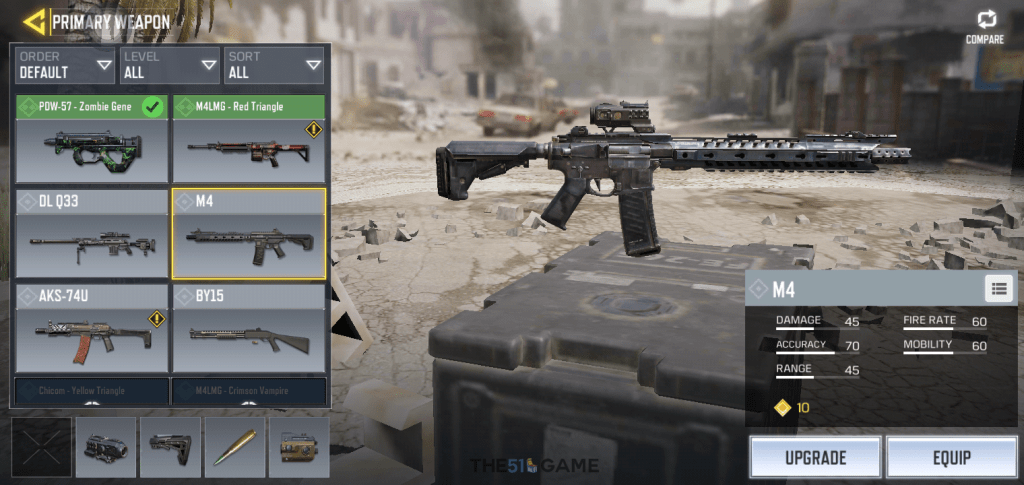The image size is (1024, 485).
Task: Open the Compare weapons option
Action: click(984, 27)
